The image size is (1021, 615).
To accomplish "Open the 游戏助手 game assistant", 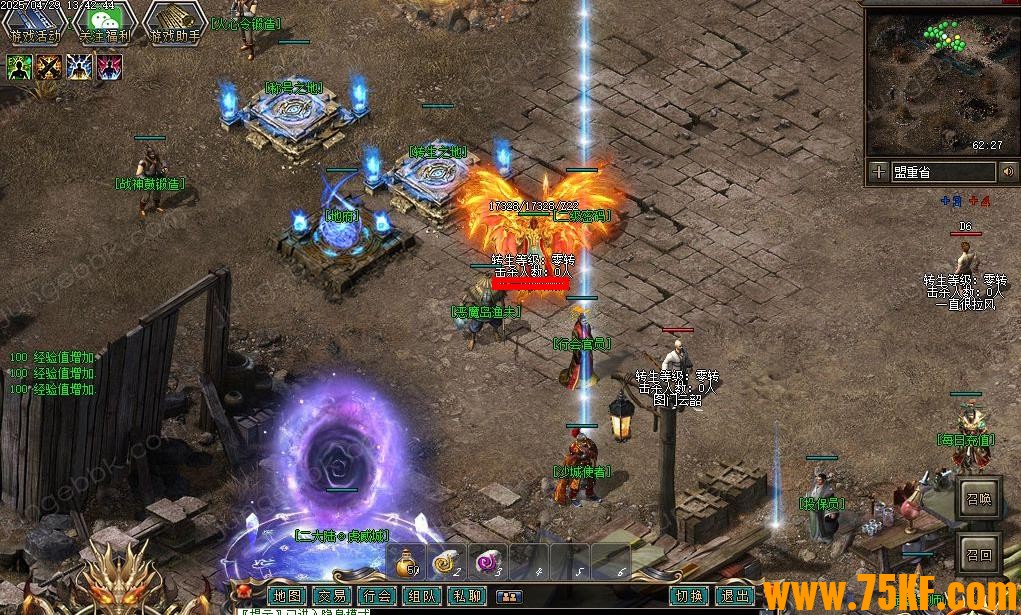I will [x=175, y=23].
